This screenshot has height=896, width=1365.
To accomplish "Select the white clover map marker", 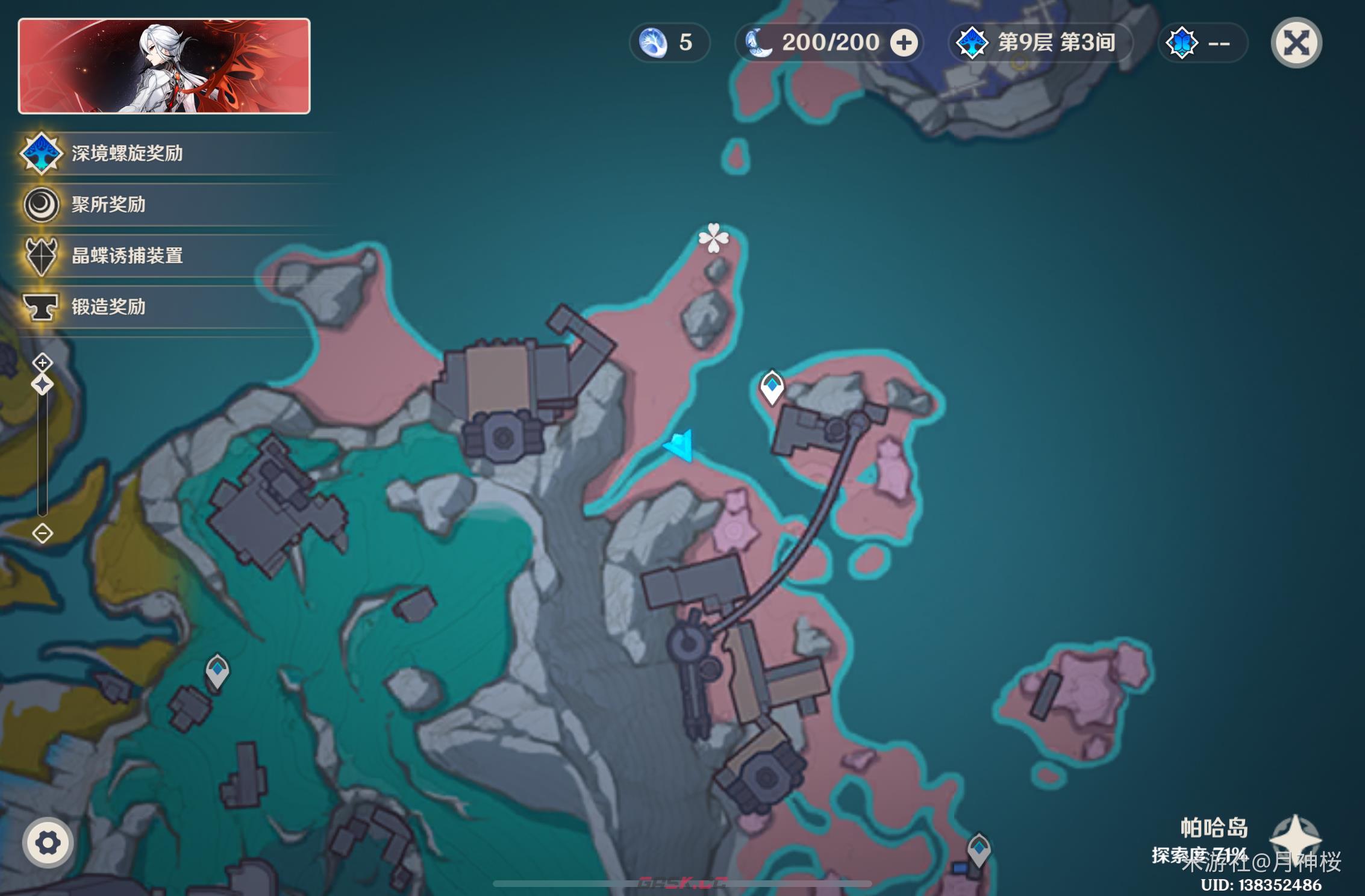I will pos(713,238).
